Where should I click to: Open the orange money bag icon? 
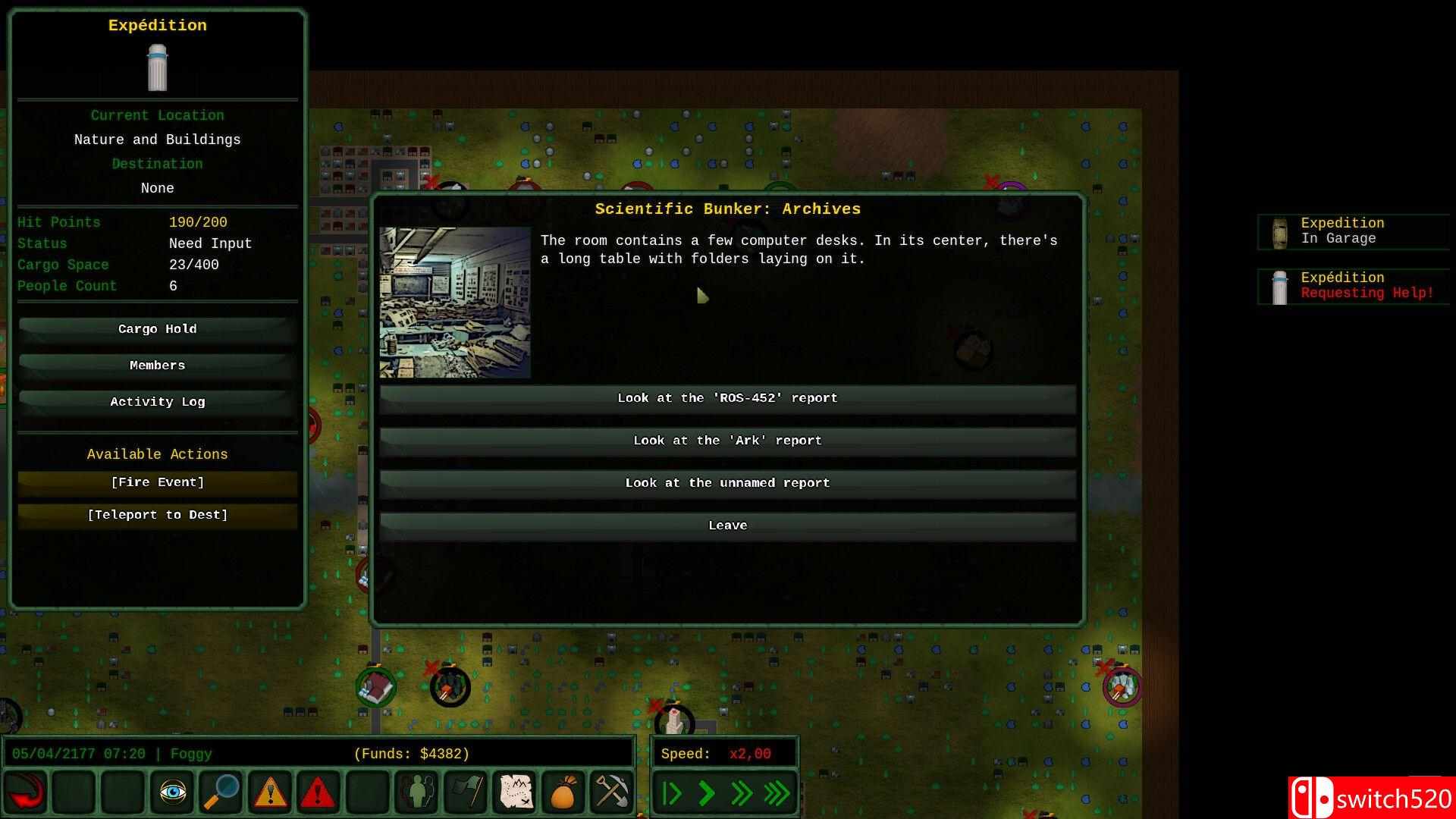(563, 793)
